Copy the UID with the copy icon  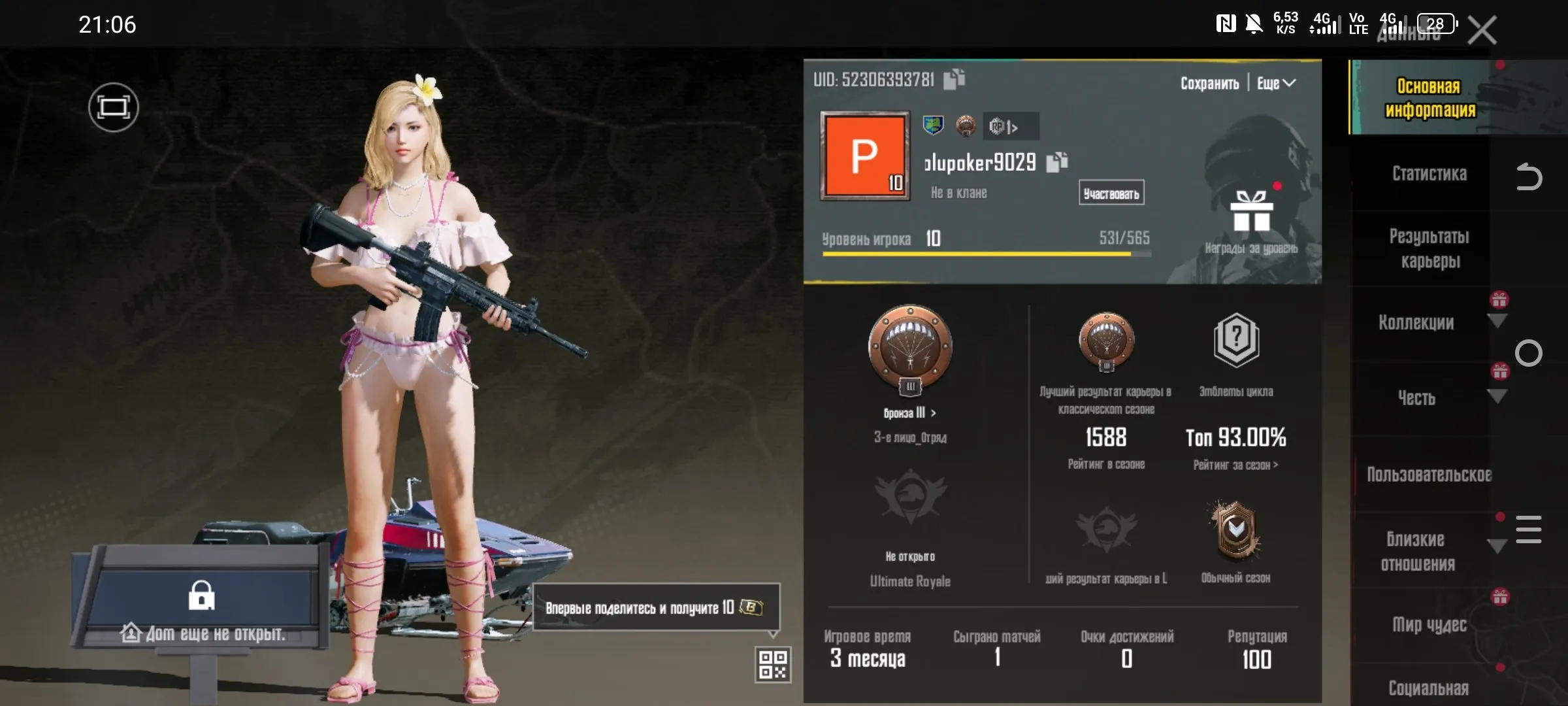point(955,79)
